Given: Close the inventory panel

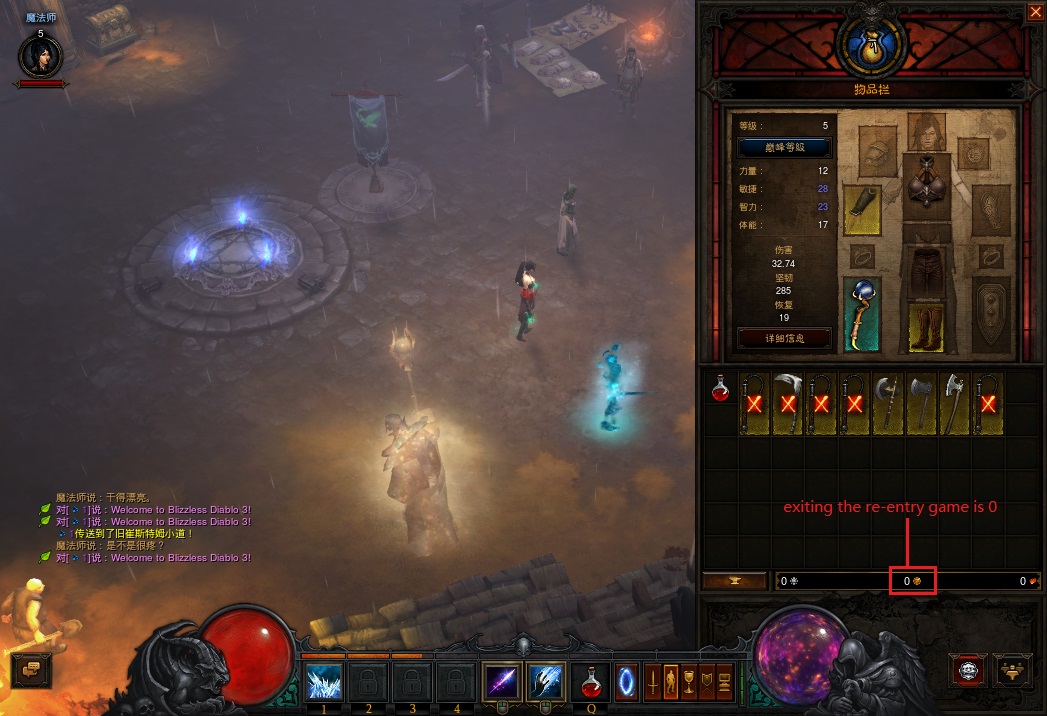Looking at the screenshot, I should tap(1035, 12).
